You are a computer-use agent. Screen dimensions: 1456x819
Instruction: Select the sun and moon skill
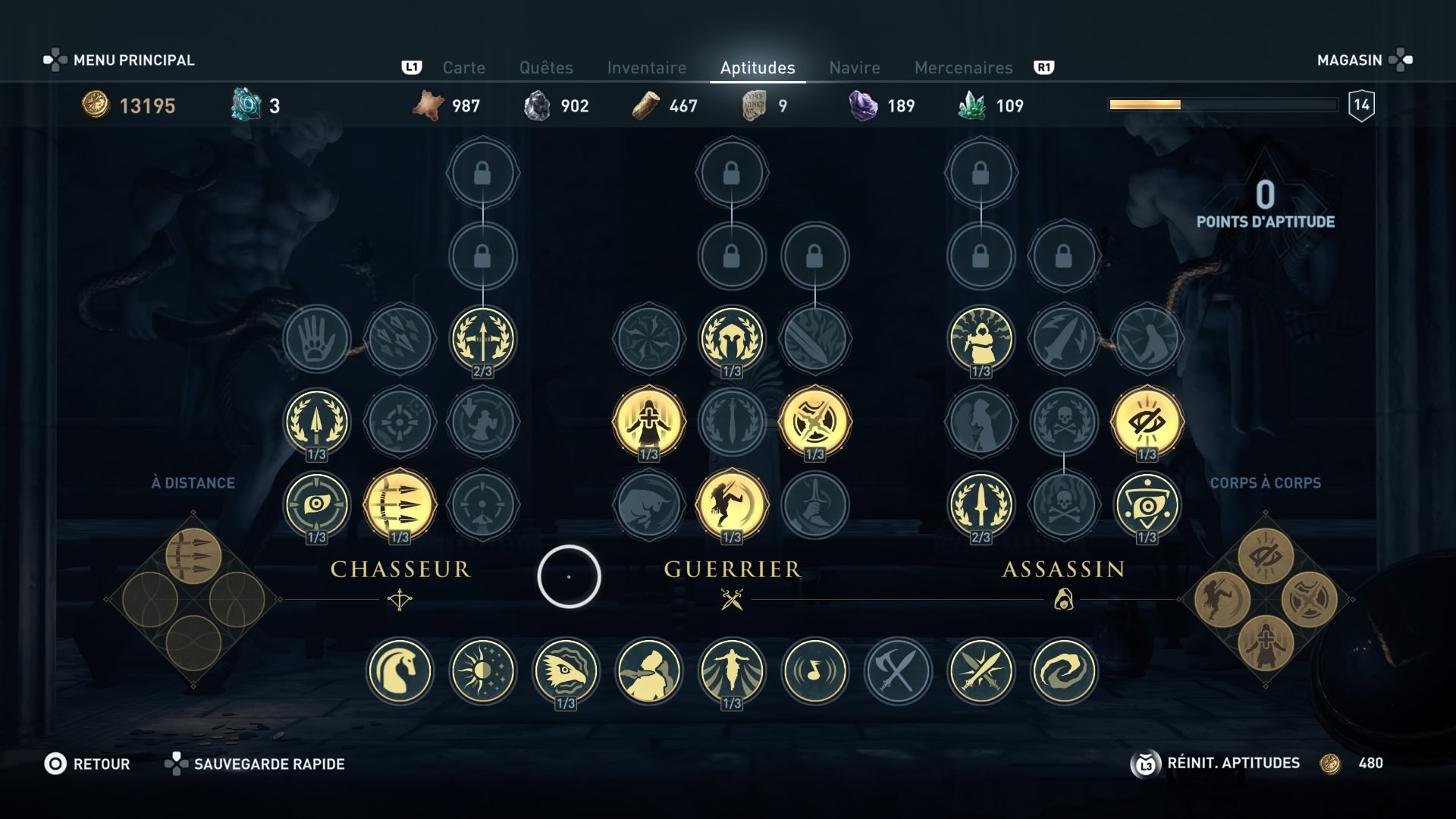pyautogui.click(x=482, y=671)
